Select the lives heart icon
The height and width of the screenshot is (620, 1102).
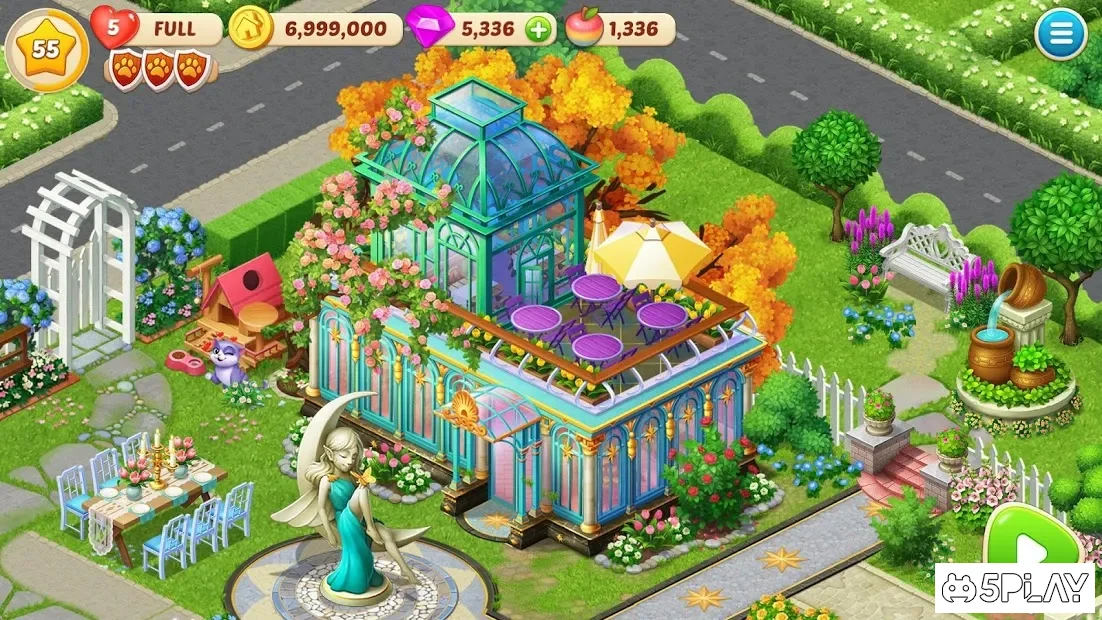point(114,27)
